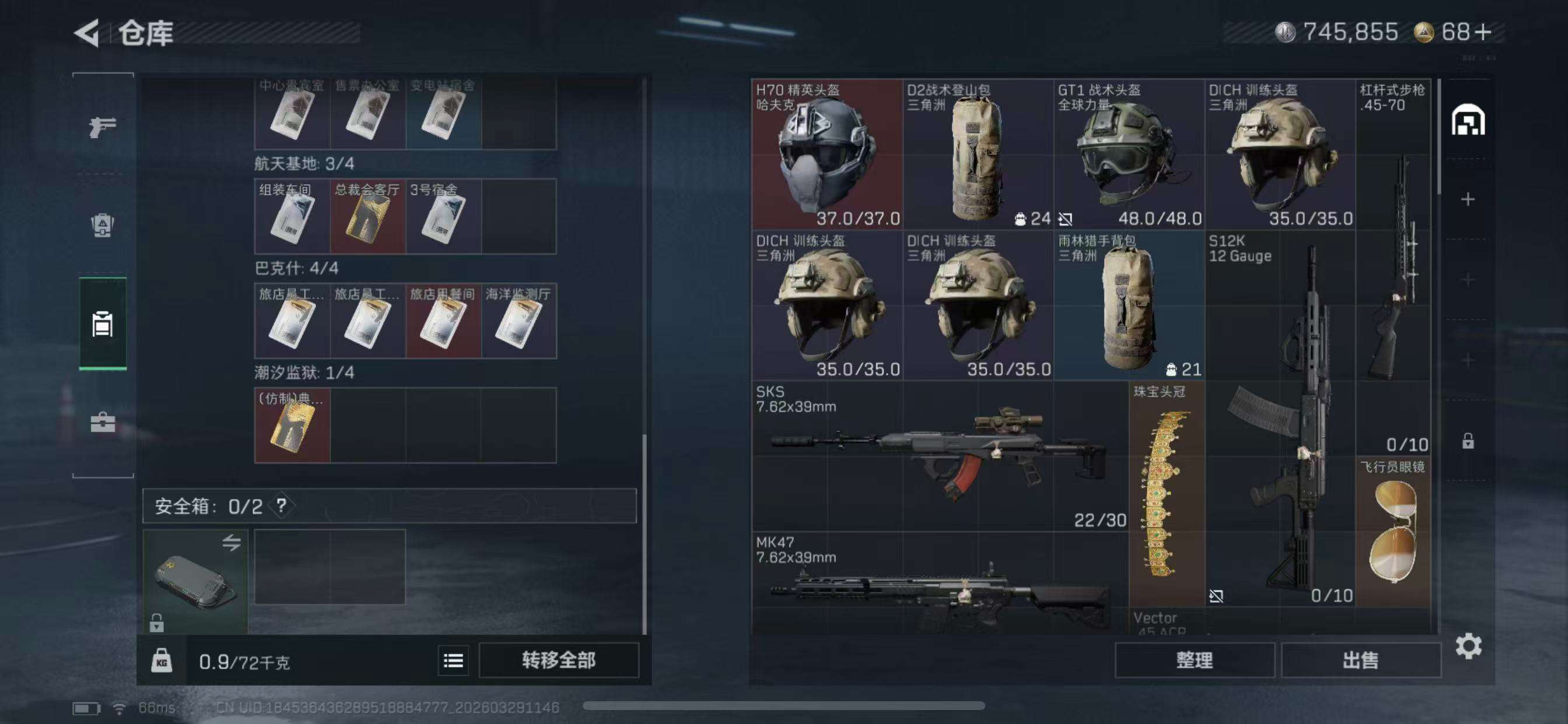Open the 出售 sell option

1360,660
